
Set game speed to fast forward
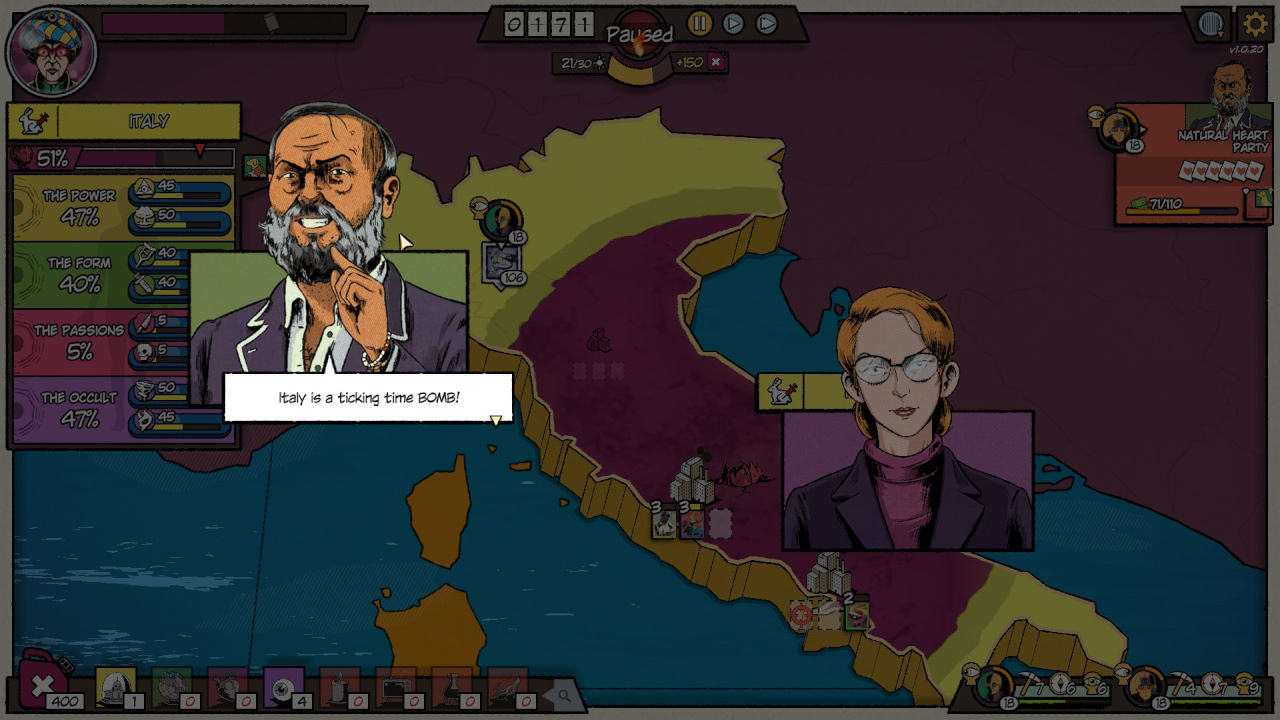pos(766,23)
